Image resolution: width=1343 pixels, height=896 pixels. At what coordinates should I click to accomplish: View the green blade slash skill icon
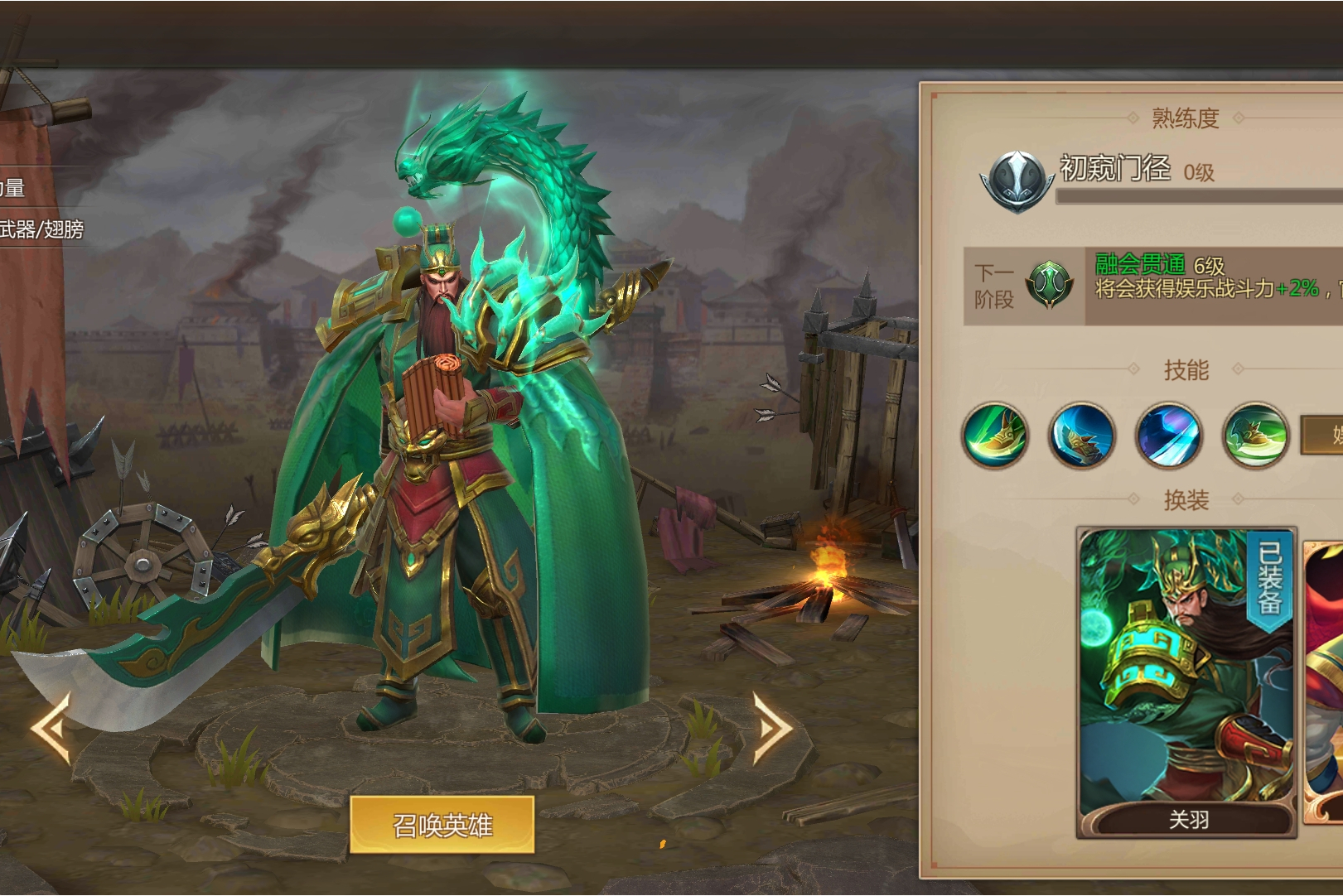click(x=995, y=436)
